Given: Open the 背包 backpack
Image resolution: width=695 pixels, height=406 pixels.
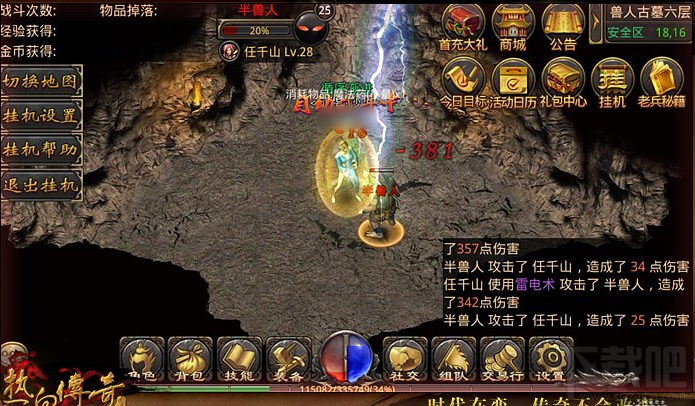Looking at the screenshot, I should 189,358.
